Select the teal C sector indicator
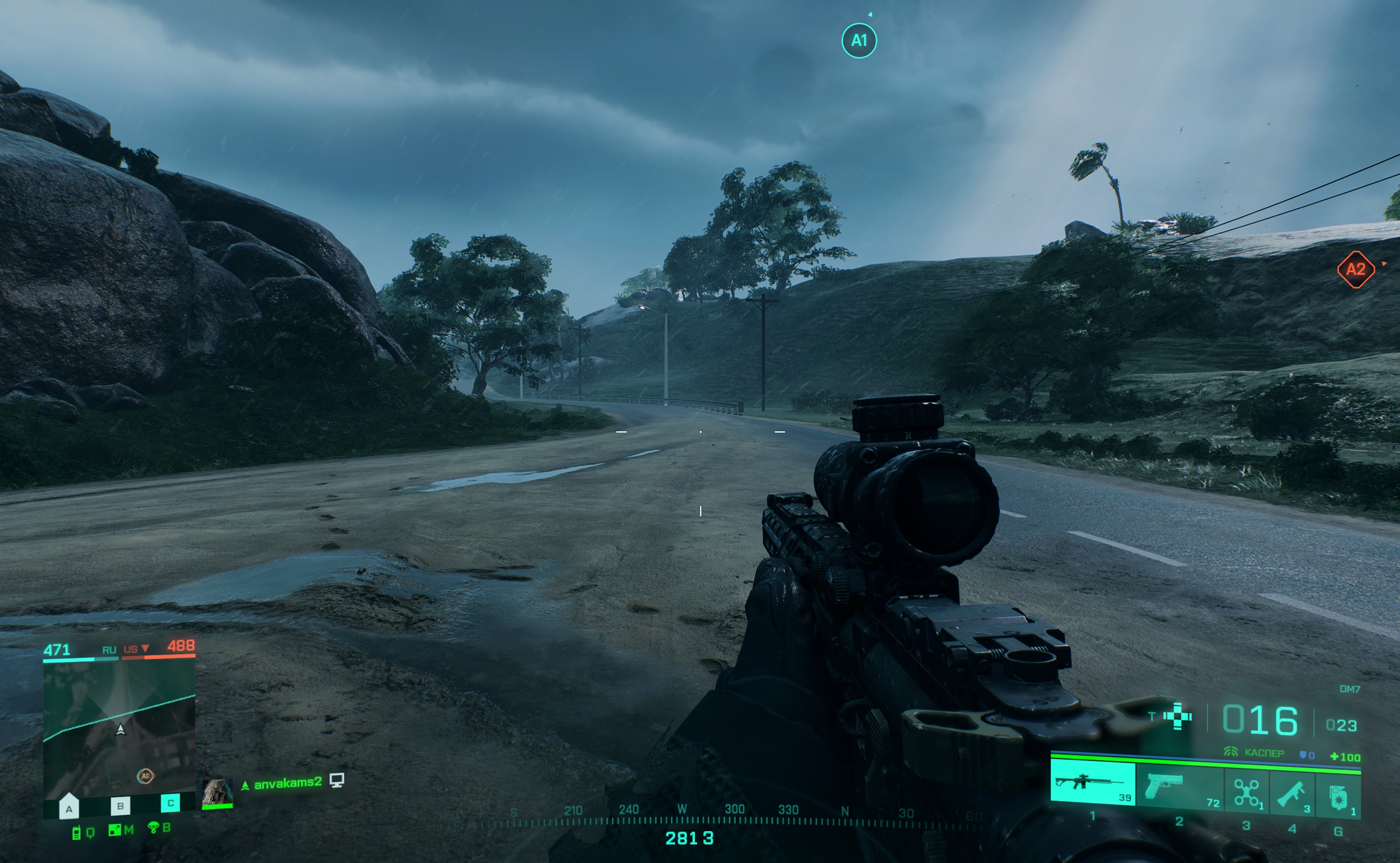This screenshot has width=1400, height=863. pos(170,803)
